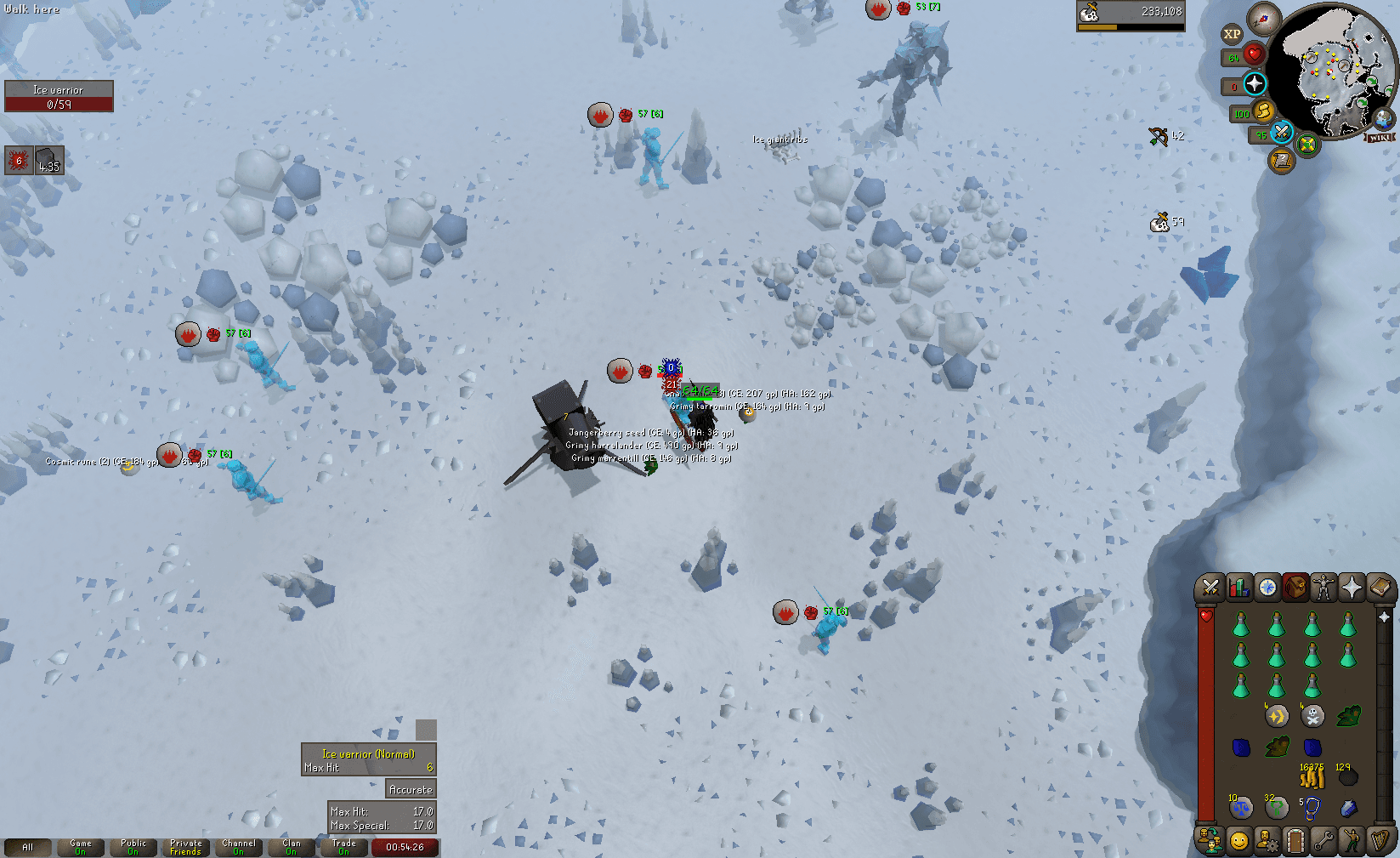Open the Friends List tab
The image size is (1400, 858).
(1210, 840)
